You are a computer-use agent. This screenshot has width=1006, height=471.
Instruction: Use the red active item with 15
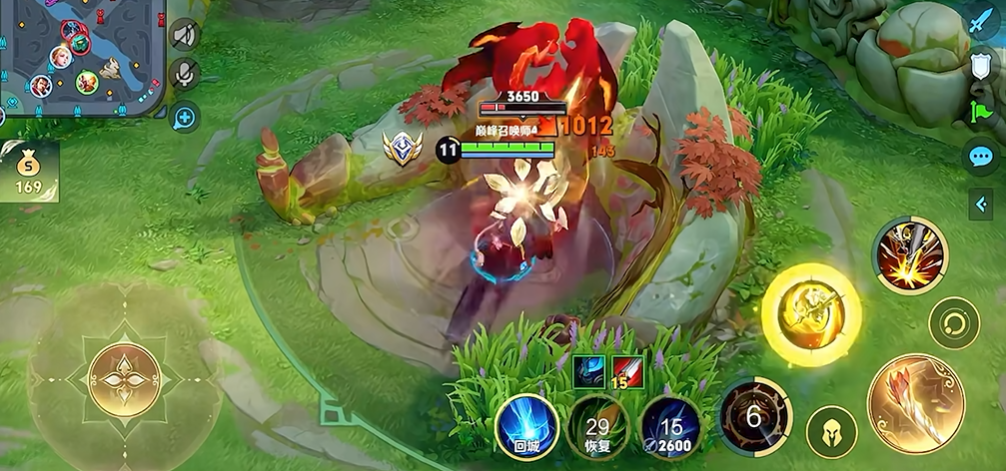pyautogui.click(x=628, y=371)
